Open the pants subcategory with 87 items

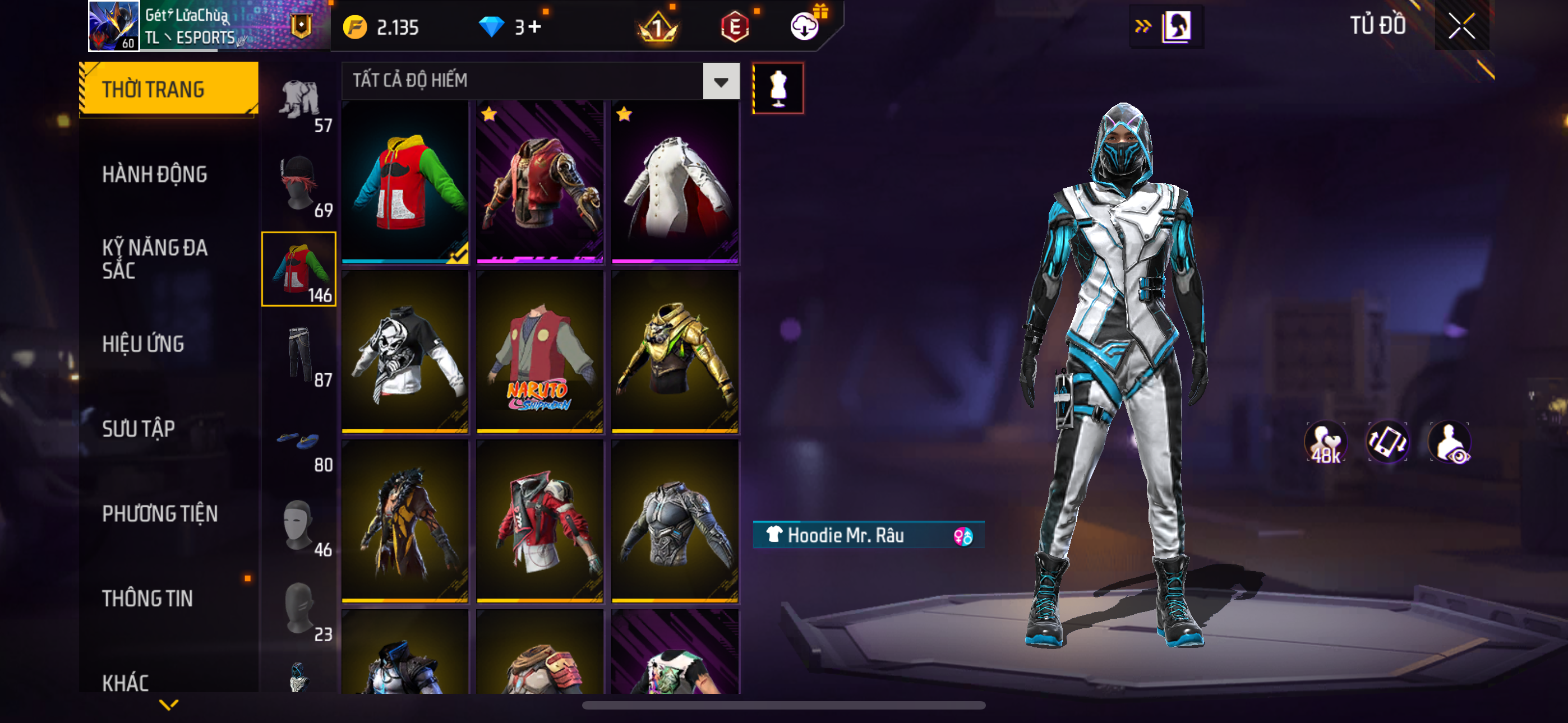pos(299,354)
